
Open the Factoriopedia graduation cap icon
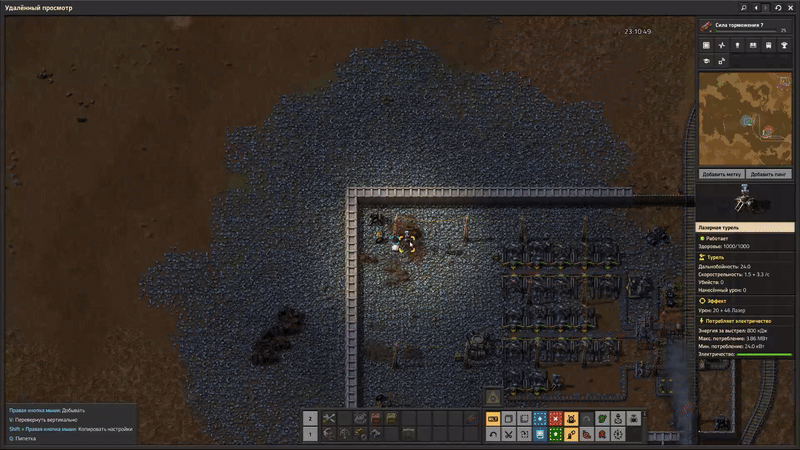pyautogui.click(x=706, y=61)
